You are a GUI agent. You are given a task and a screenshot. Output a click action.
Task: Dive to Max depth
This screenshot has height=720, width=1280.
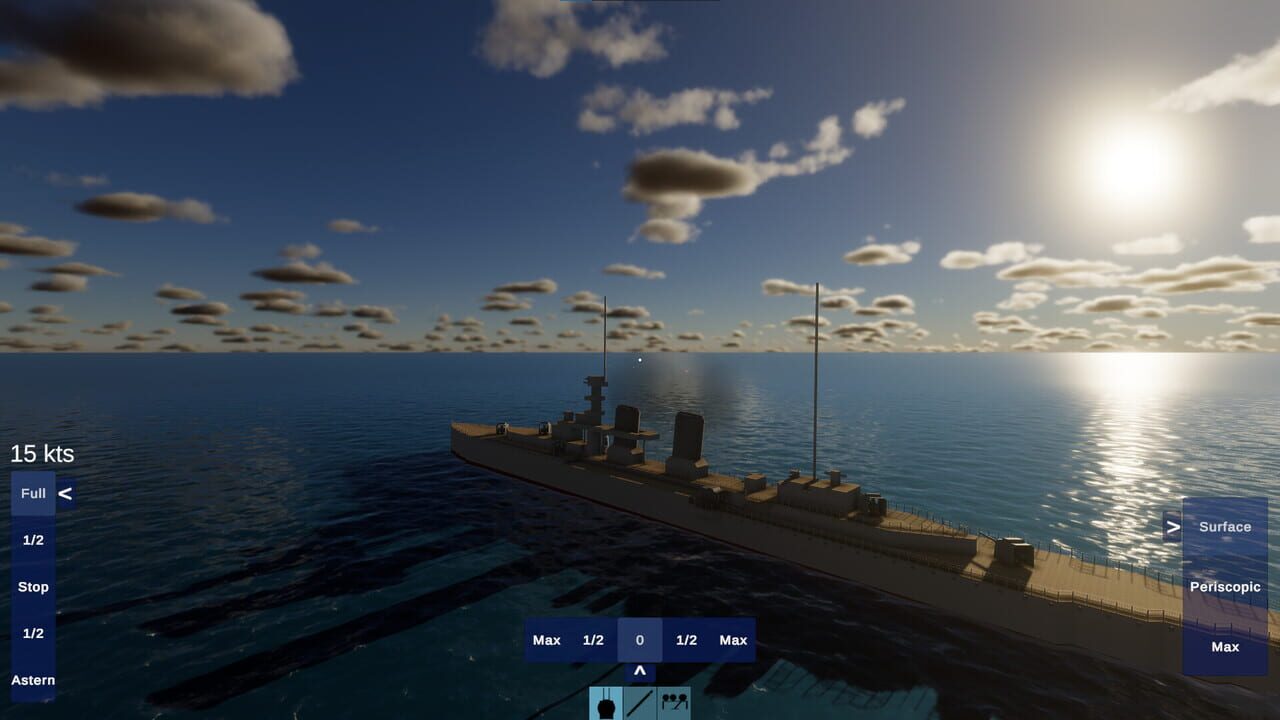tap(1226, 646)
